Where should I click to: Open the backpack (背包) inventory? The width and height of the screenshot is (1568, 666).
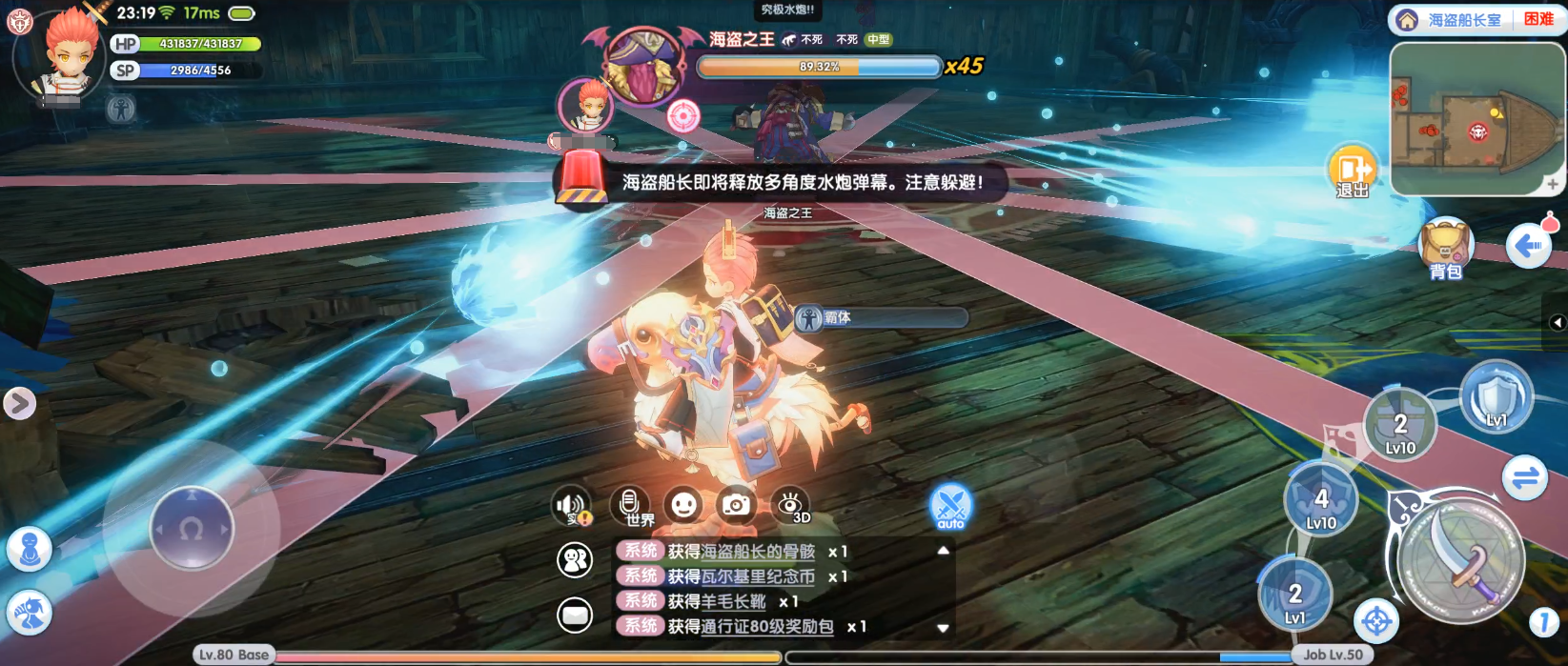coord(1446,248)
